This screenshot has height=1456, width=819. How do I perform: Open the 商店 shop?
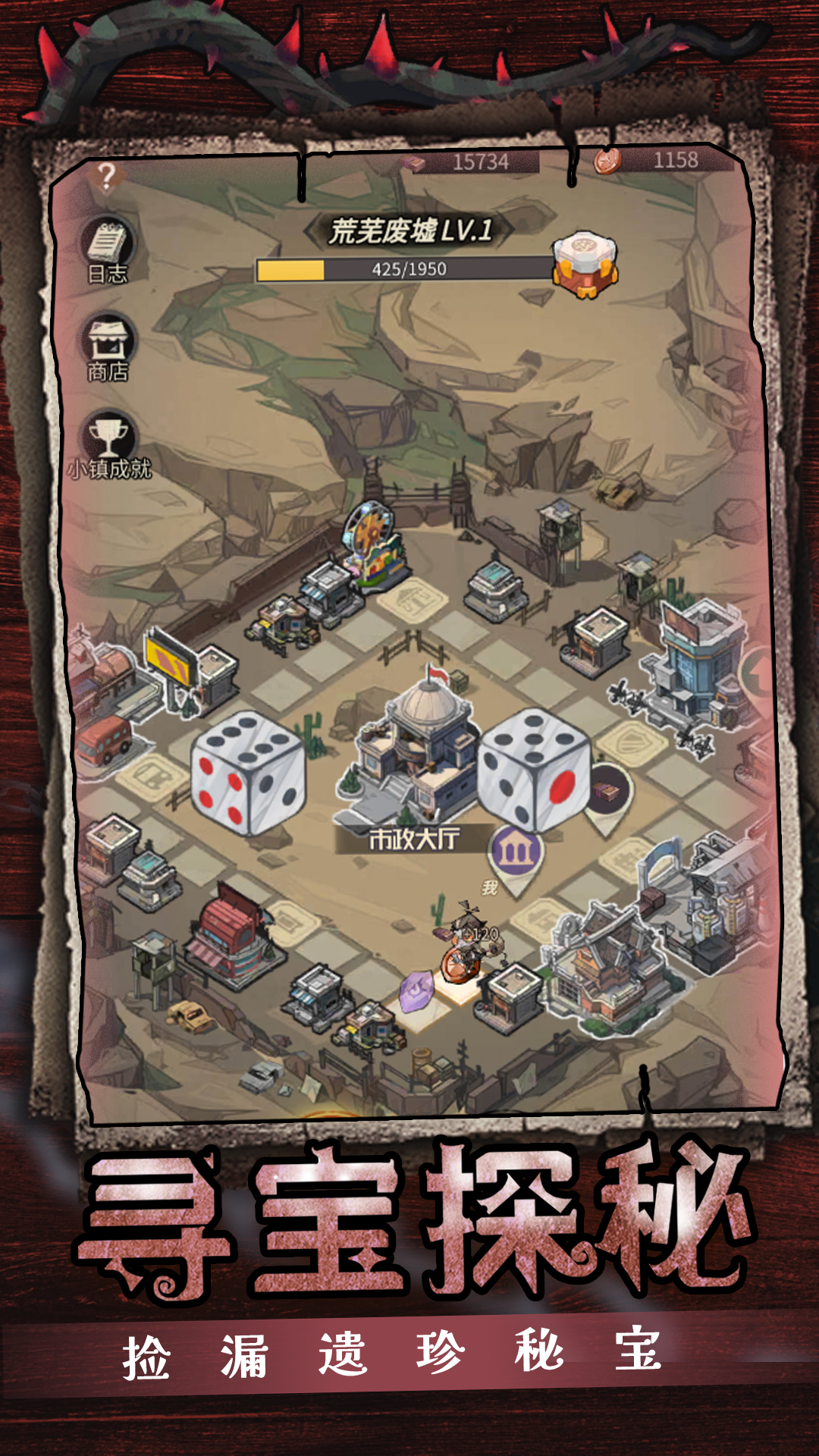108,348
